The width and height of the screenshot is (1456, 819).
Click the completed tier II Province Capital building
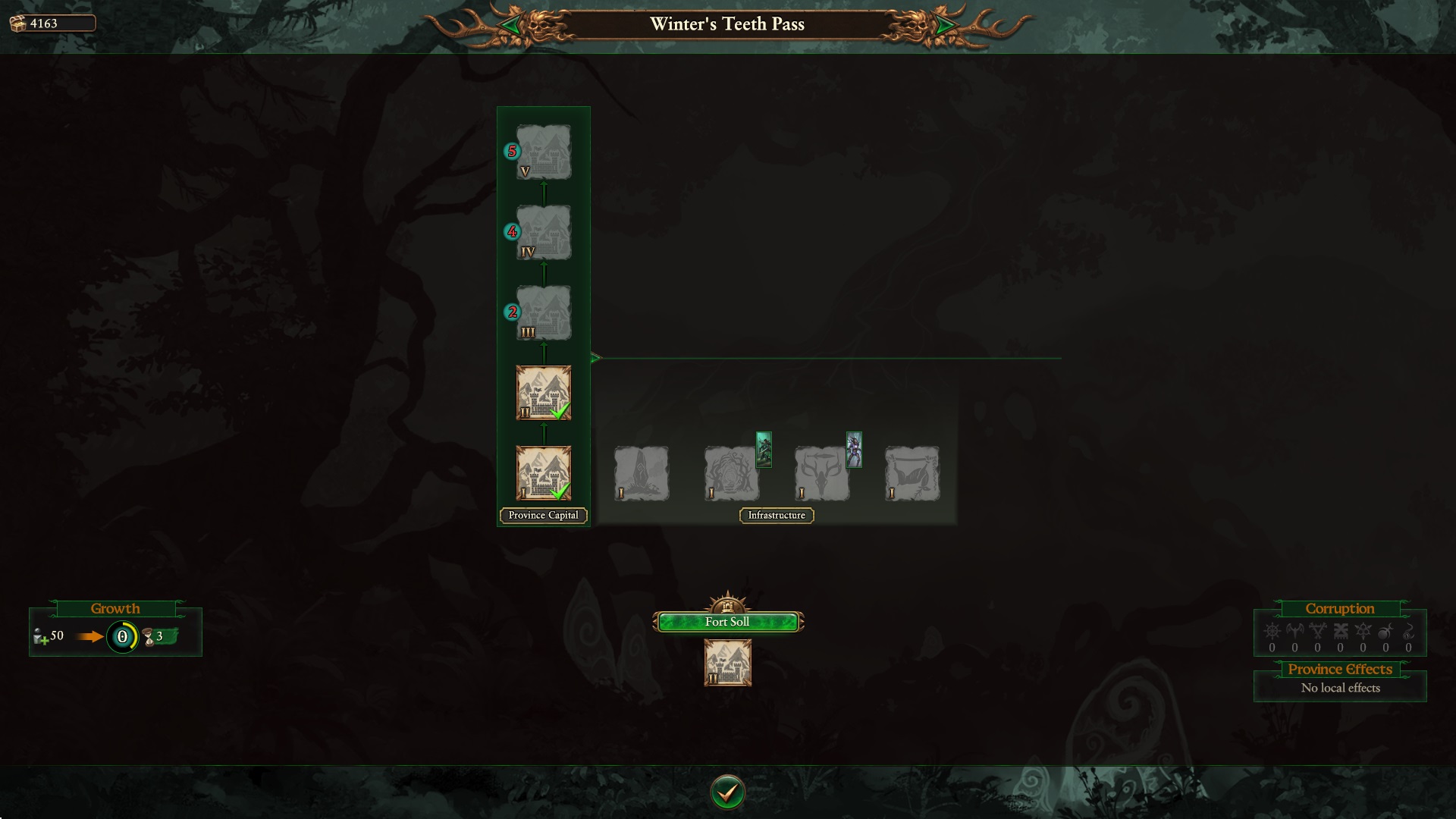point(543,392)
